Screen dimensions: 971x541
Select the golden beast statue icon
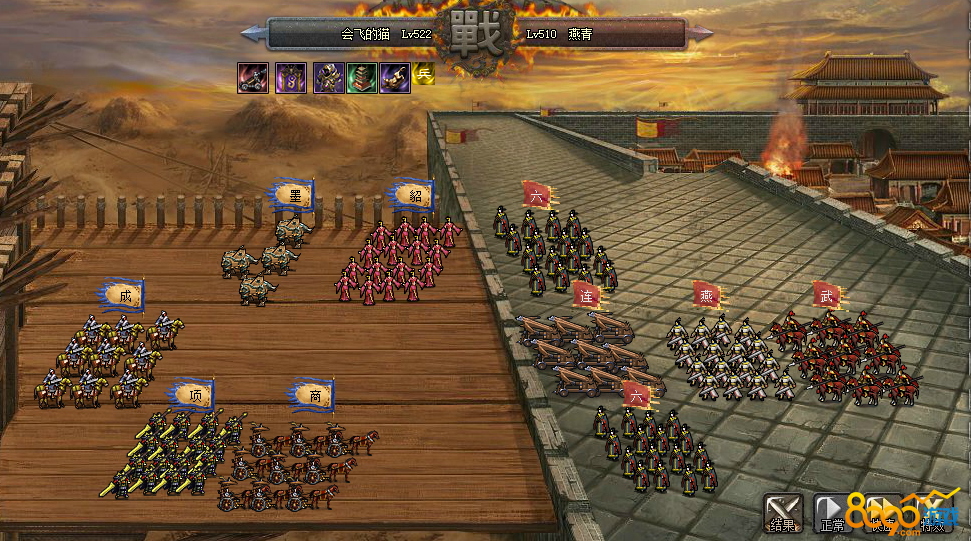pos(395,77)
